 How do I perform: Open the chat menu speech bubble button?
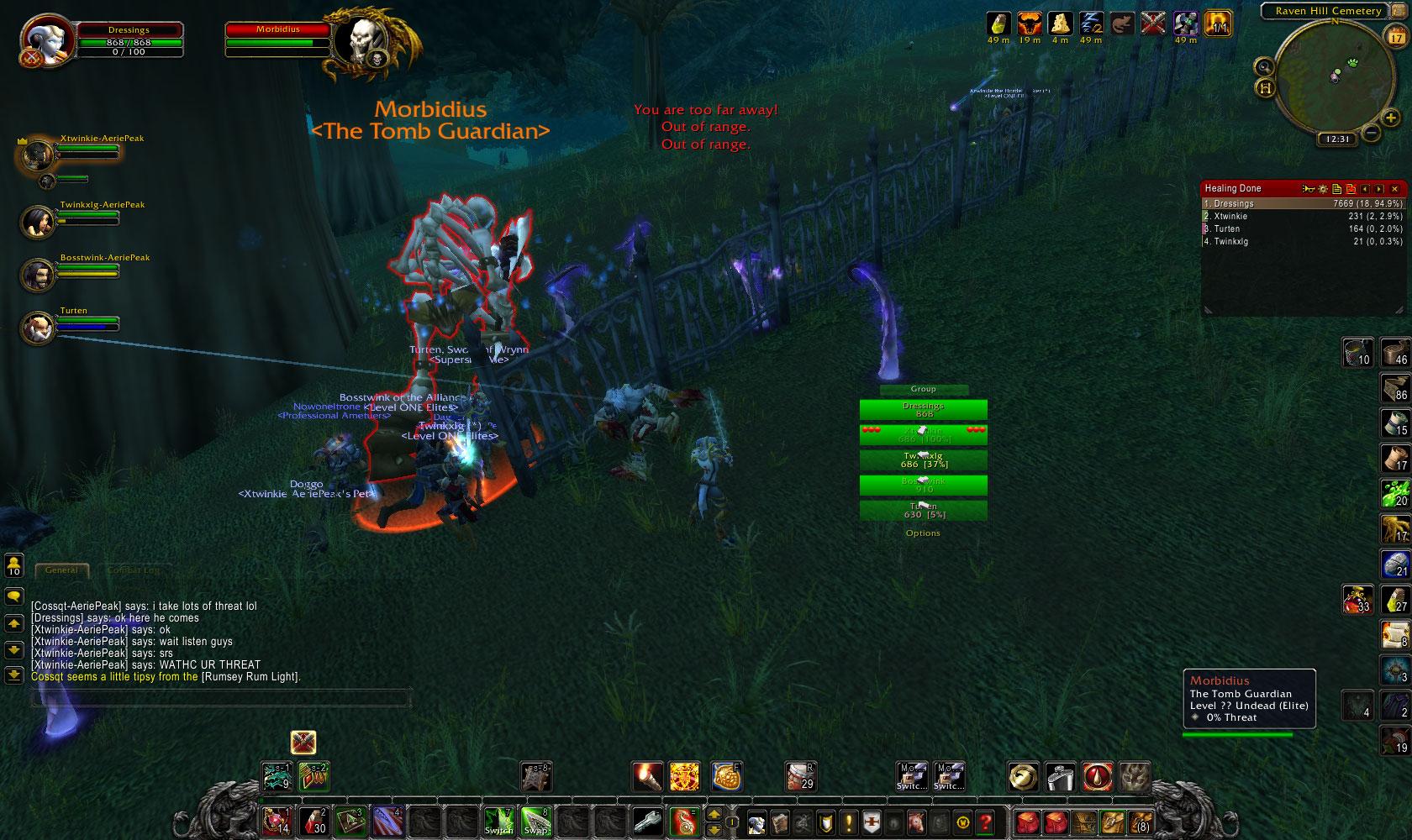pos(13,596)
